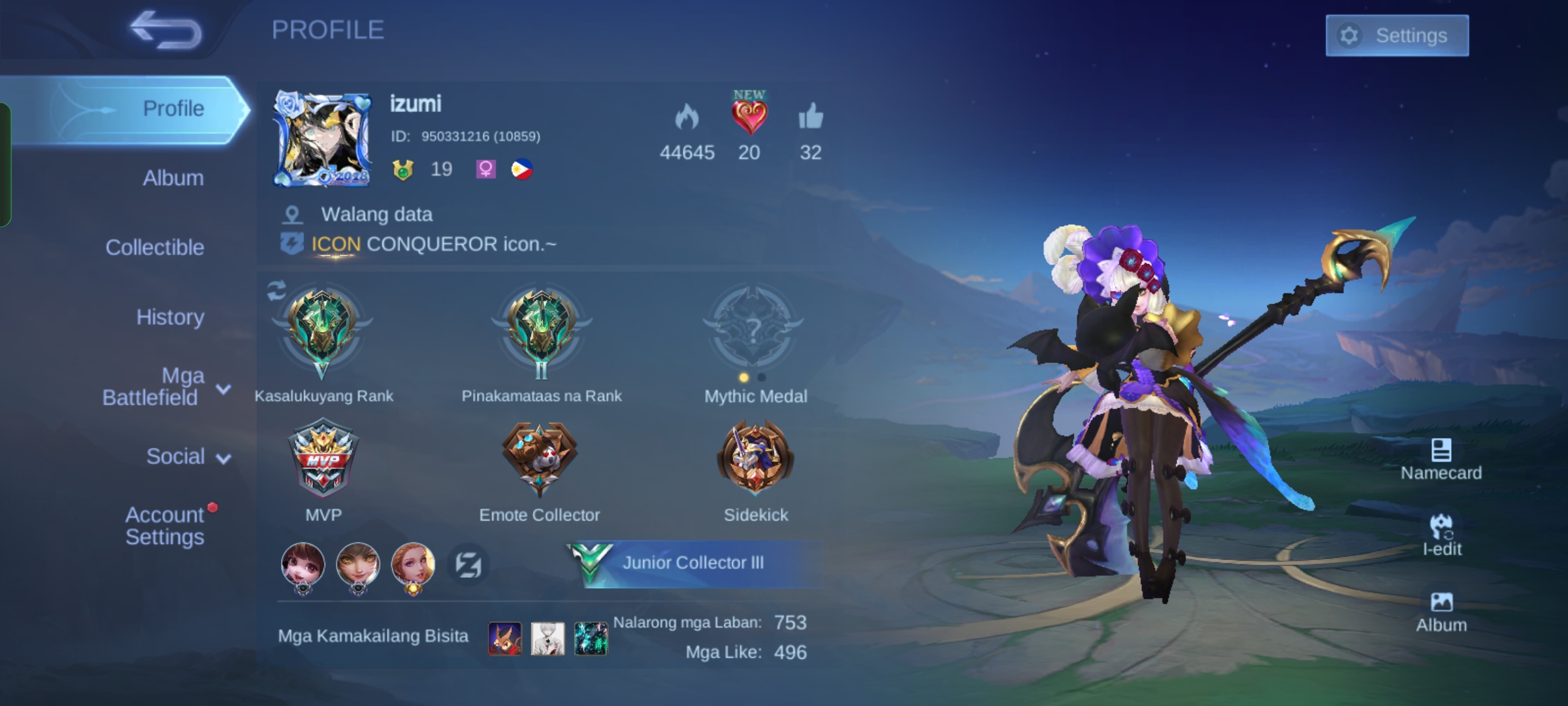The image size is (1568, 706).
Task: View the Sidekick achievement badge
Action: point(755,458)
